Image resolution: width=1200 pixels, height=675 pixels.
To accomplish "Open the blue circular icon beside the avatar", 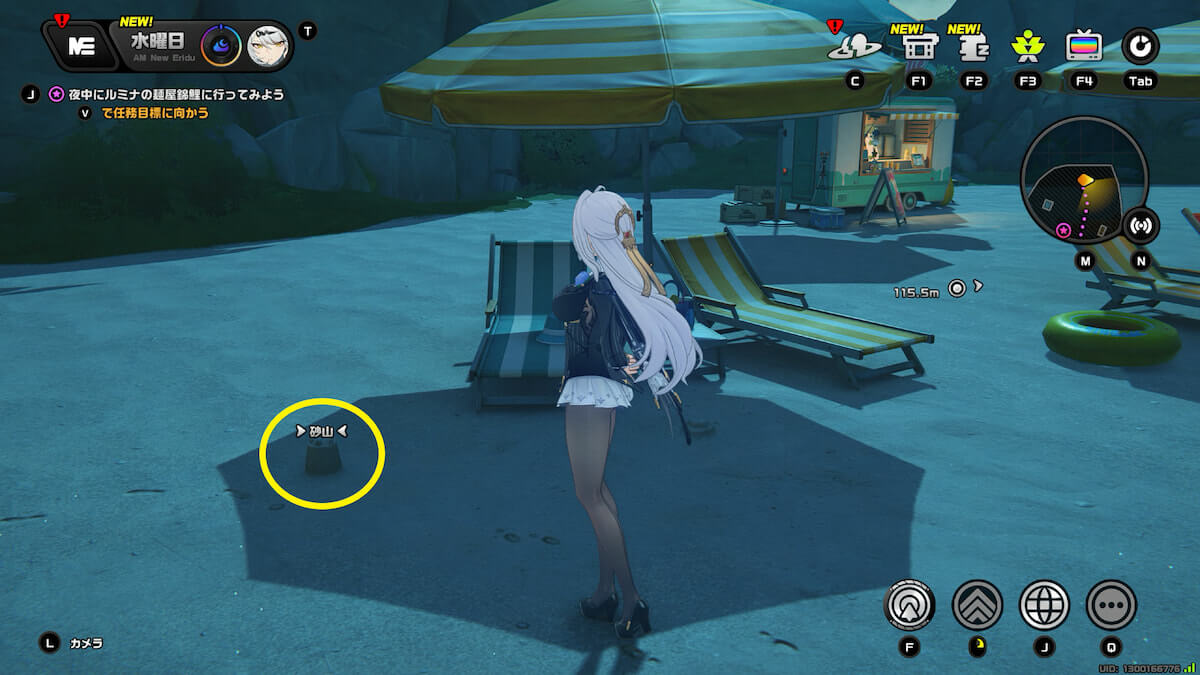I will [x=220, y=45].
